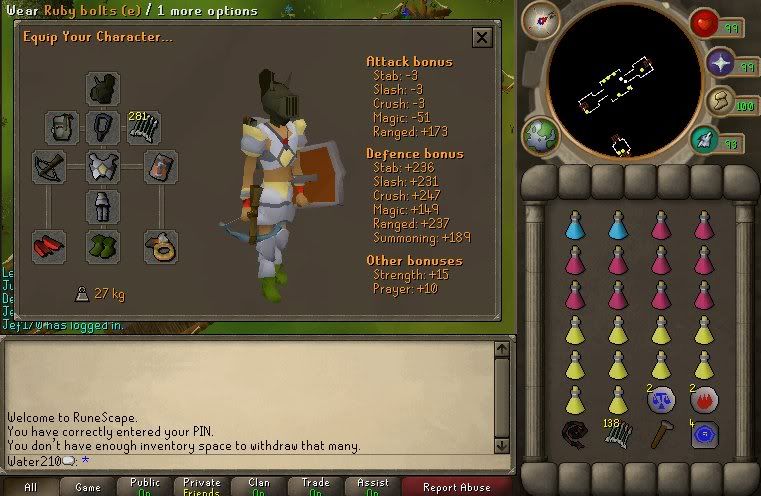Select the equipped shield slot
761x496 pixels.
click(x=160, y=166)
